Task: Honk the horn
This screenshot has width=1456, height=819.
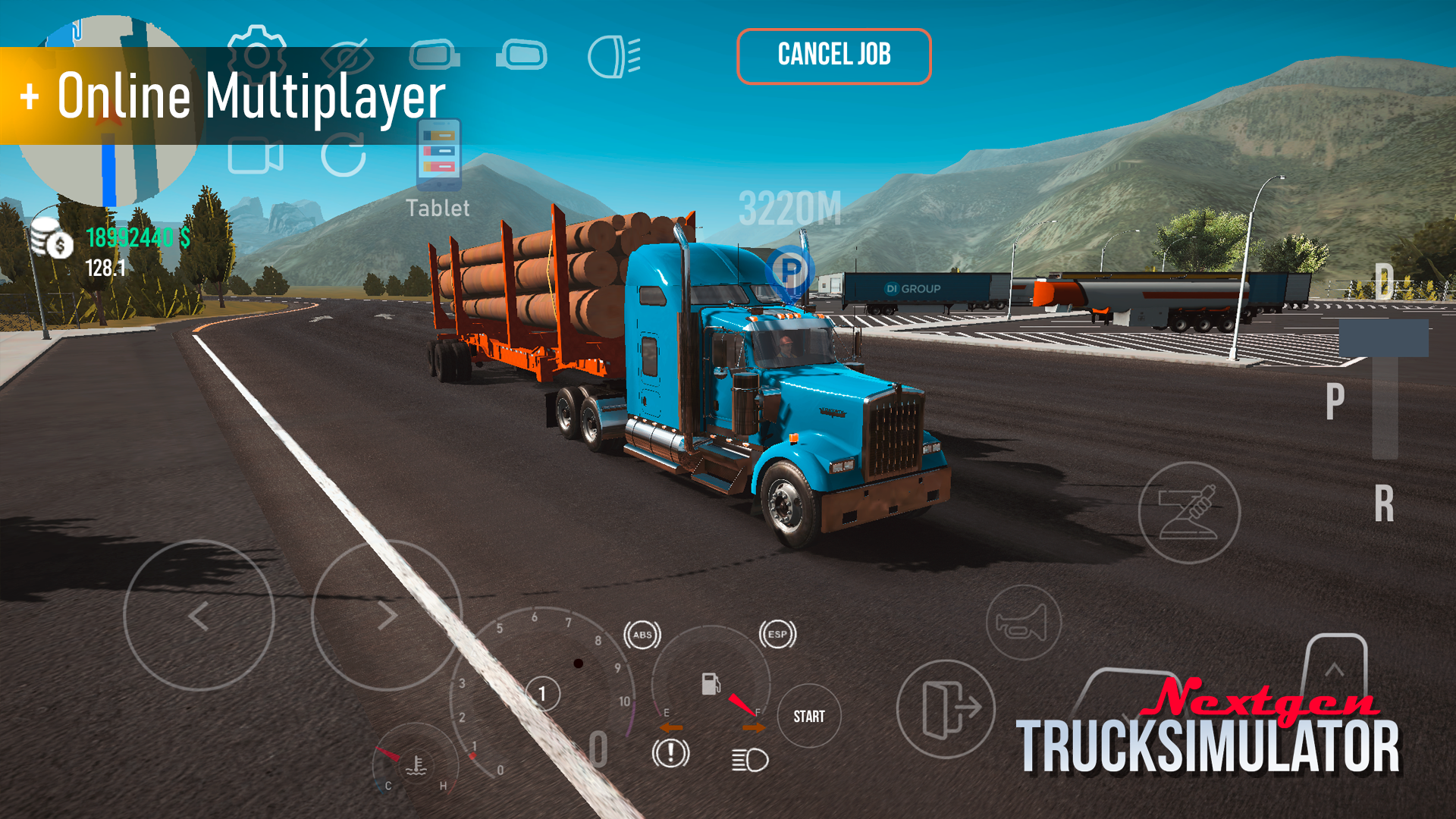Action: 1023,623
